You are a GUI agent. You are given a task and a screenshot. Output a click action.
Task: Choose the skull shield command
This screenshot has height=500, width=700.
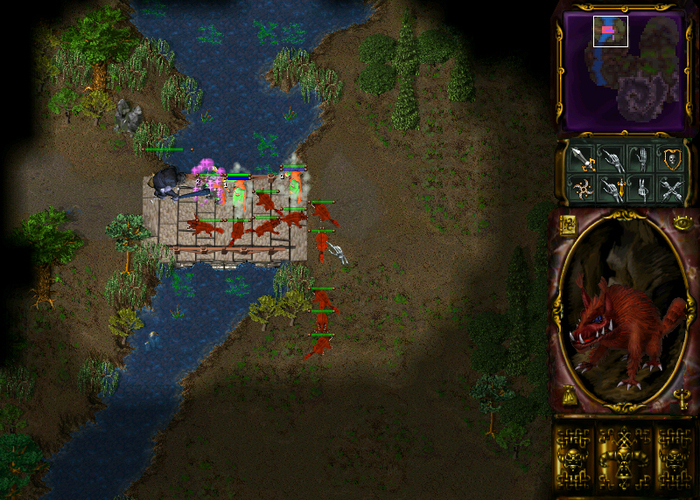click(x=671, y=158)
